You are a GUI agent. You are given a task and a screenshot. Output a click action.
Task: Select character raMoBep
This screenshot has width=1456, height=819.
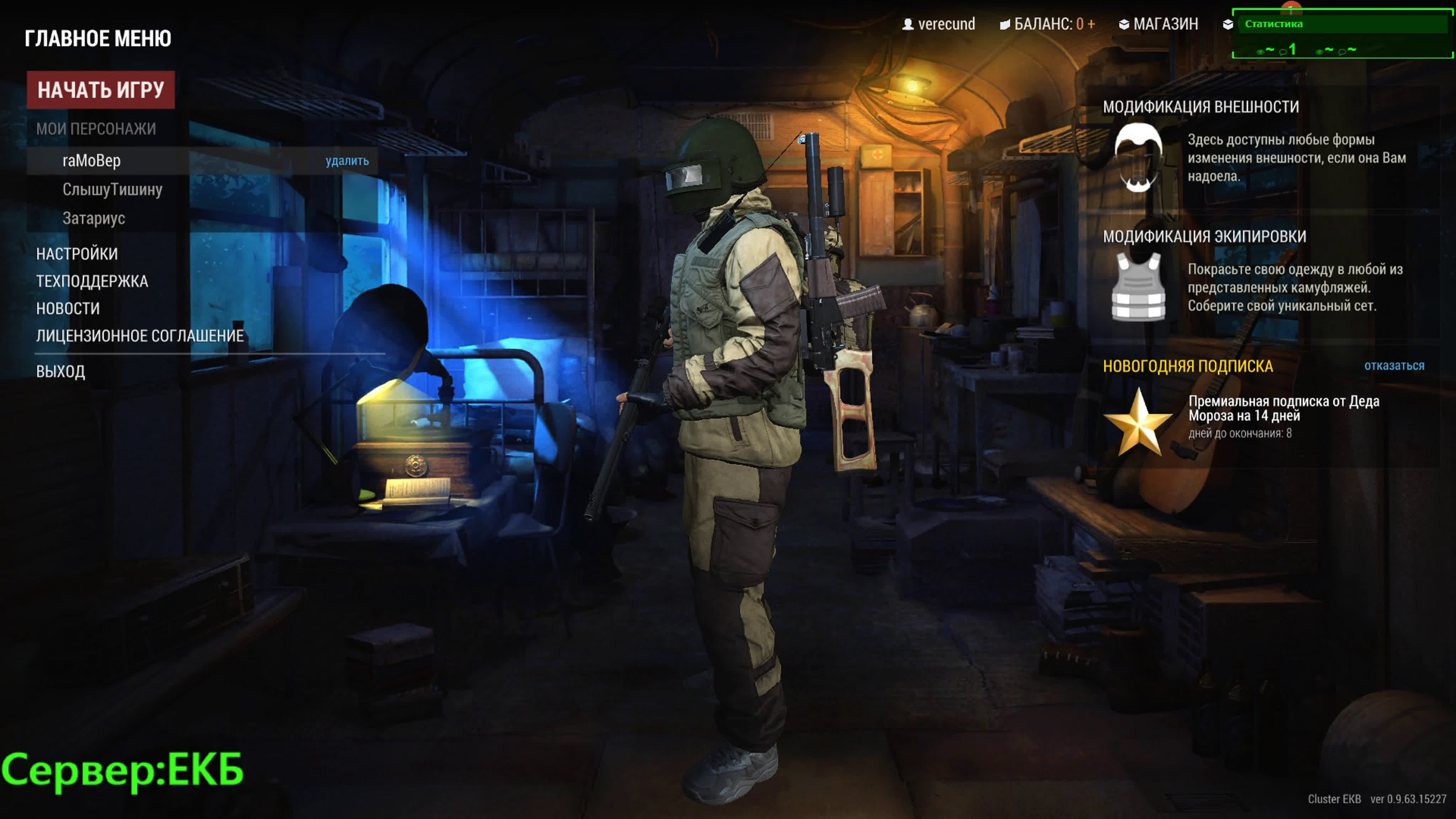pyautogui.click(x=92, y=161)
